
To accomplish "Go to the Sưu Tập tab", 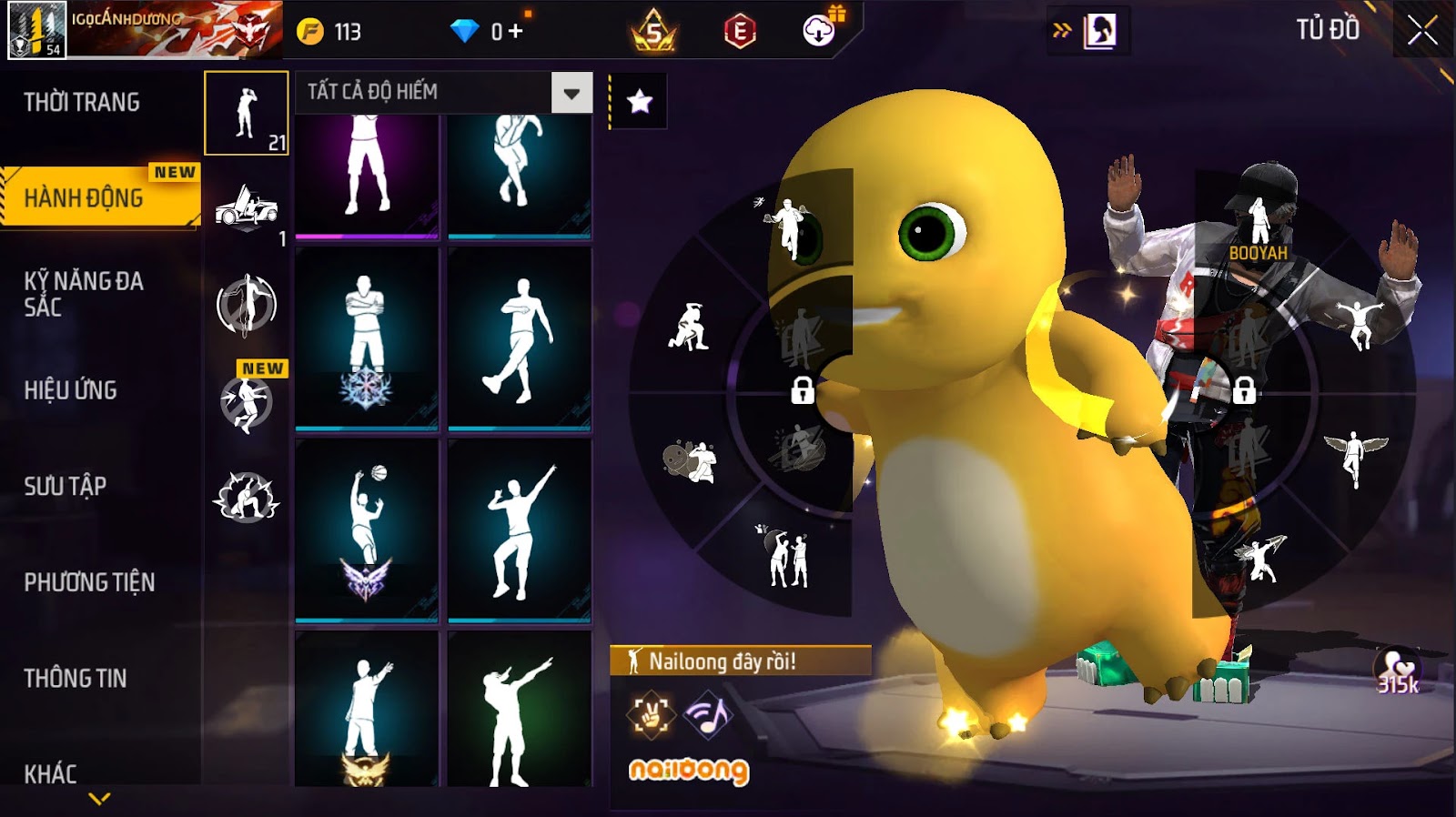I will coord(66,487).
